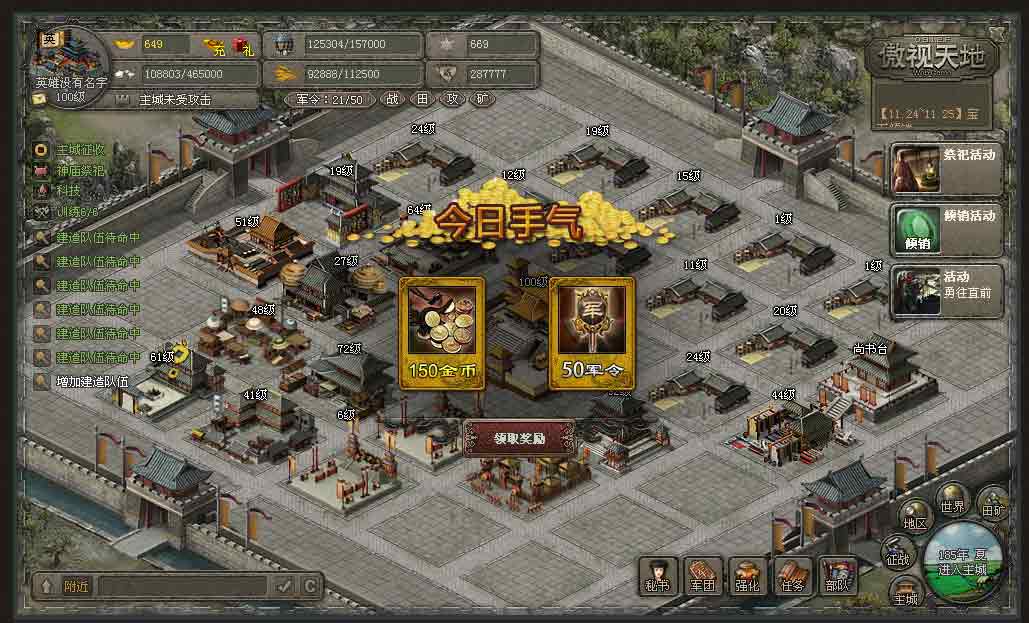Open the 科技 technology entry

tap(68, 189)
